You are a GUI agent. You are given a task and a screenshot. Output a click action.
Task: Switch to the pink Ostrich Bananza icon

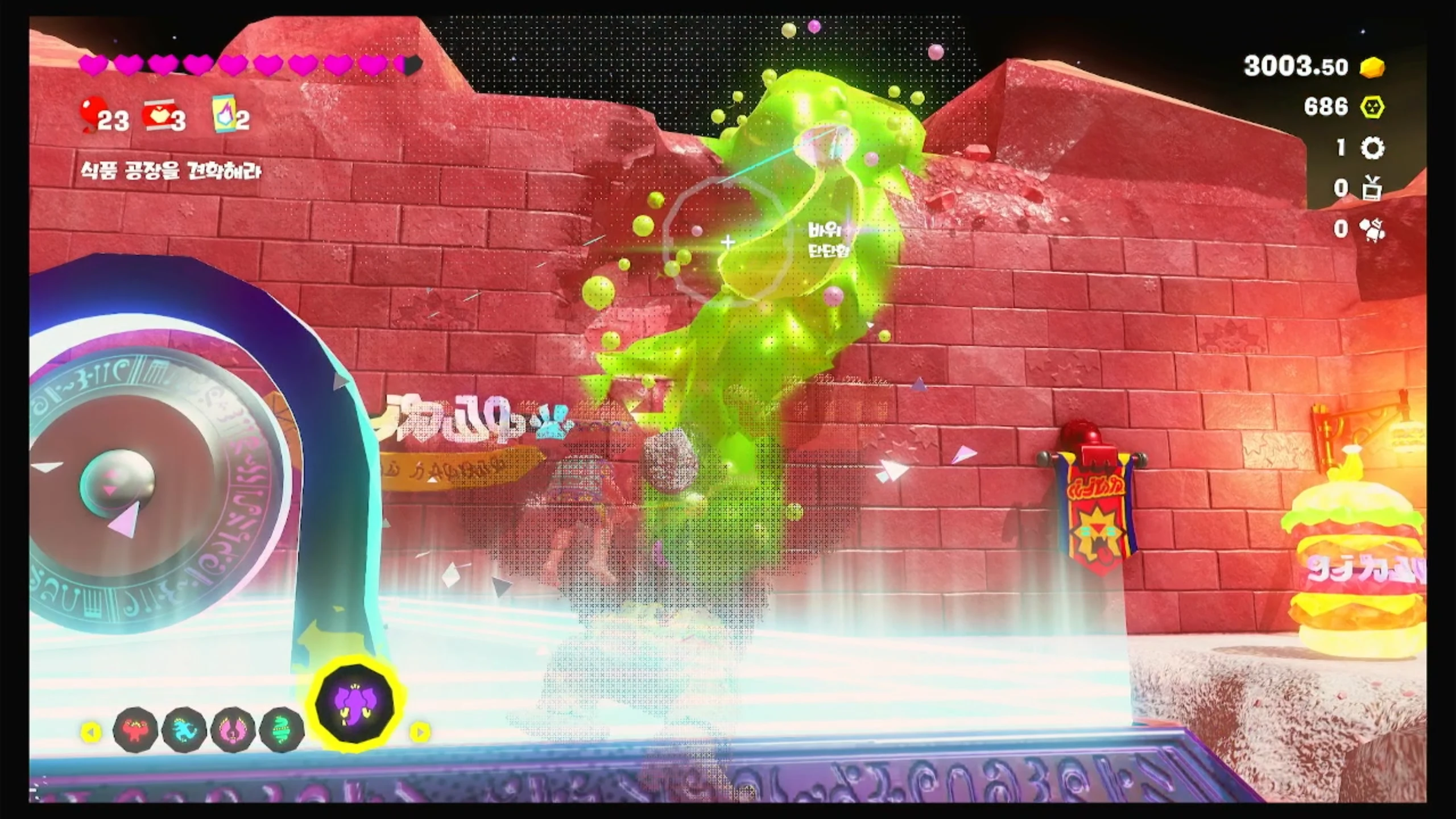tap(233, 729)
